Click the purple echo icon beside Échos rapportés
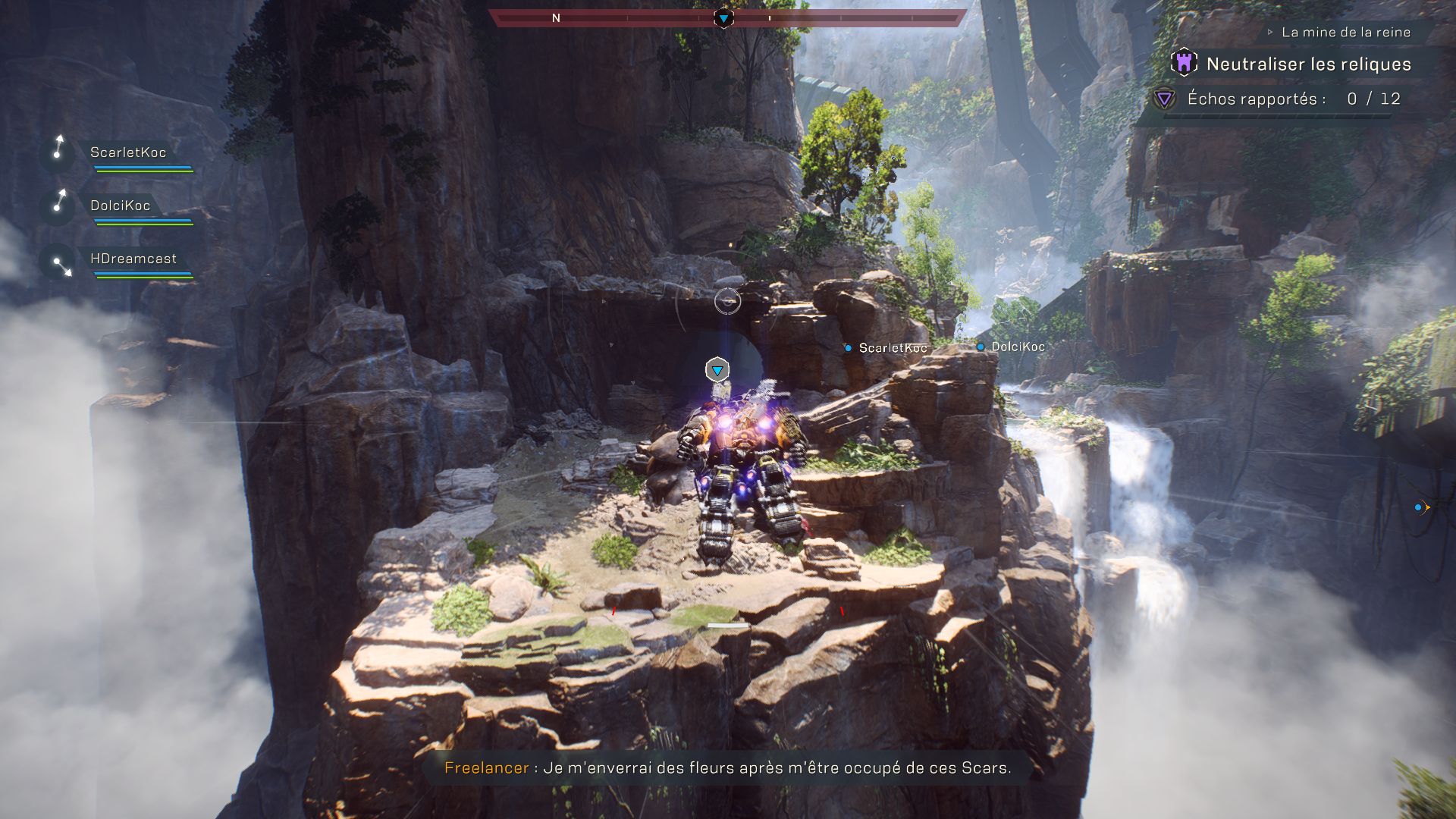The image size is (1456, 819). point(1164,99)
